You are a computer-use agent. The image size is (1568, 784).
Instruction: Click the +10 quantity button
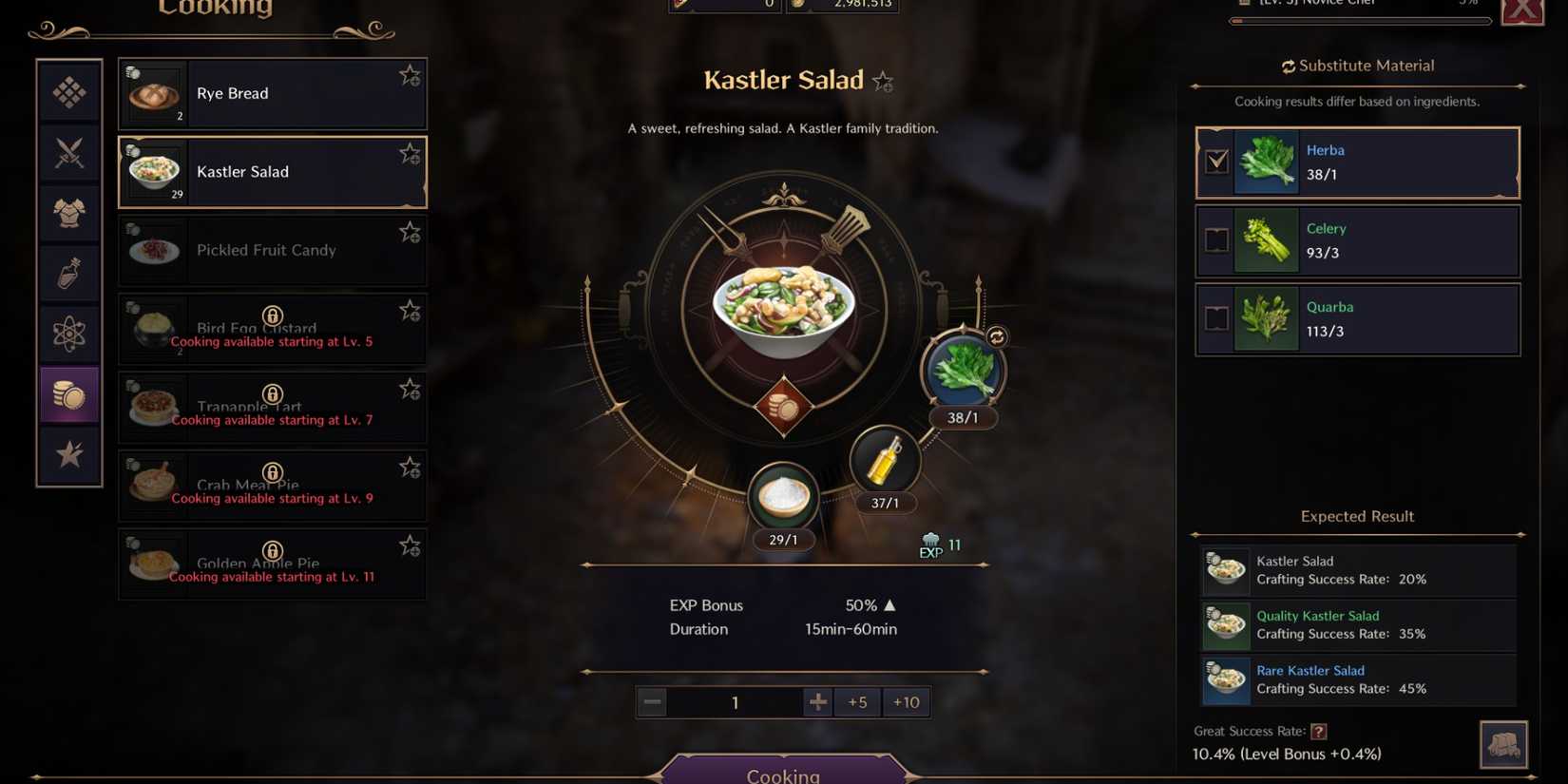pyautogui.click(x=906, y=701)
